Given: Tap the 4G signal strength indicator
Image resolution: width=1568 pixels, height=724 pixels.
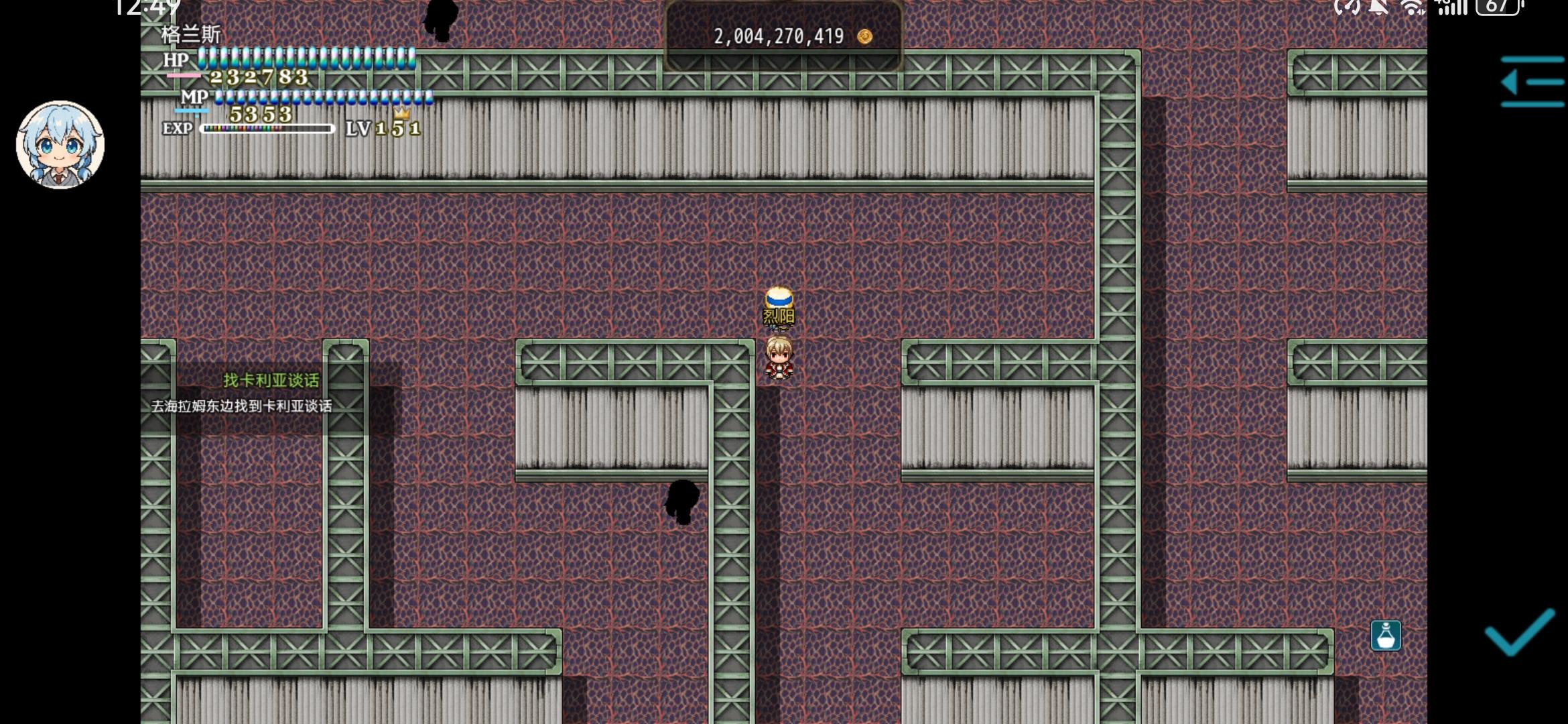Looking at the screenshot, I should pos(1454,8).
